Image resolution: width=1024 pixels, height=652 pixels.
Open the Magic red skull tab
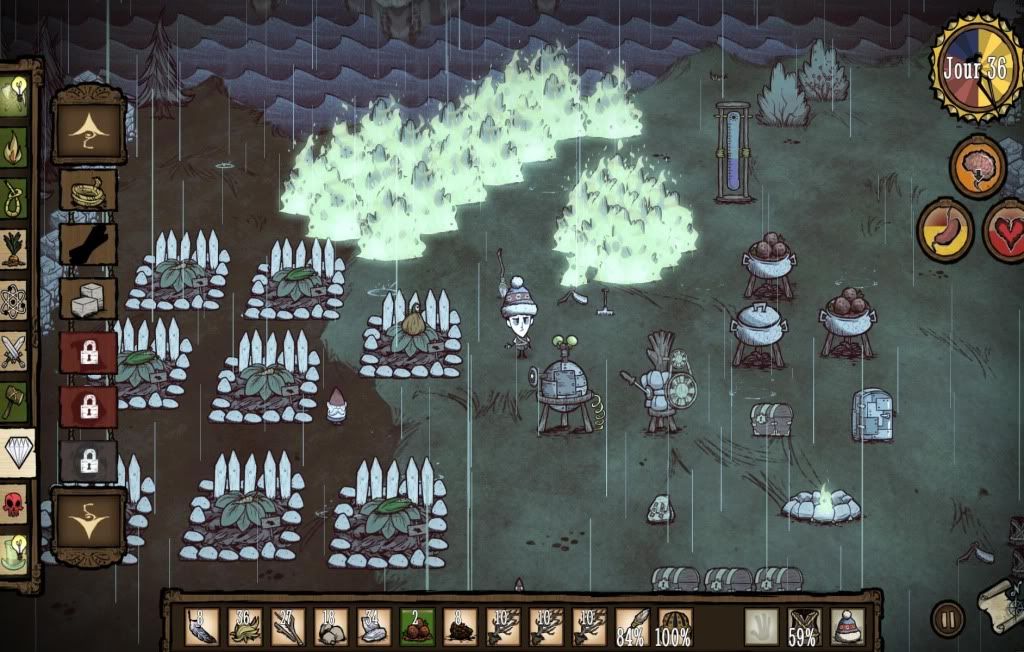point(14,503)
